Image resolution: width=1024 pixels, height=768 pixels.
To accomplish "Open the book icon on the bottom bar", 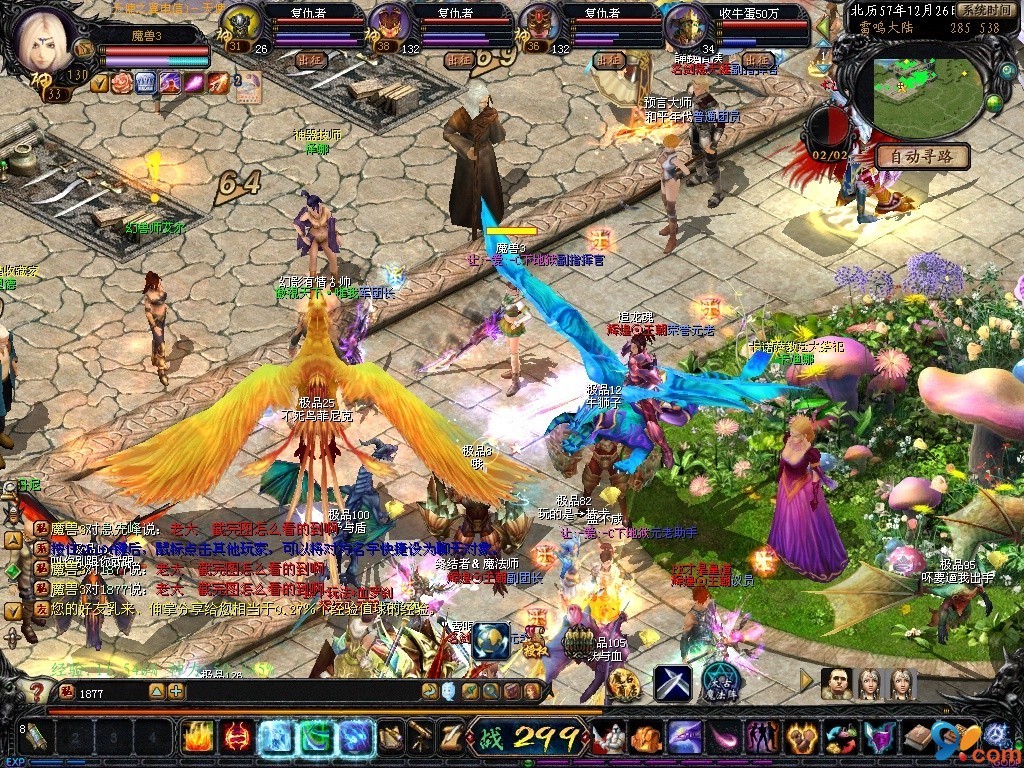I will [x=919, y=738].
